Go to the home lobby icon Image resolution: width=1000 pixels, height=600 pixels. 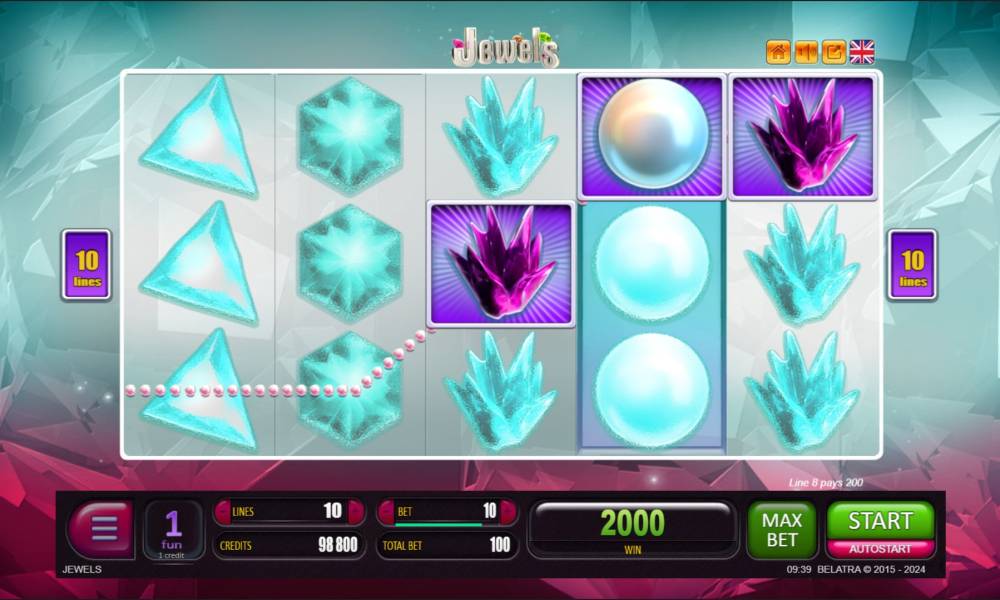point(778,52)
